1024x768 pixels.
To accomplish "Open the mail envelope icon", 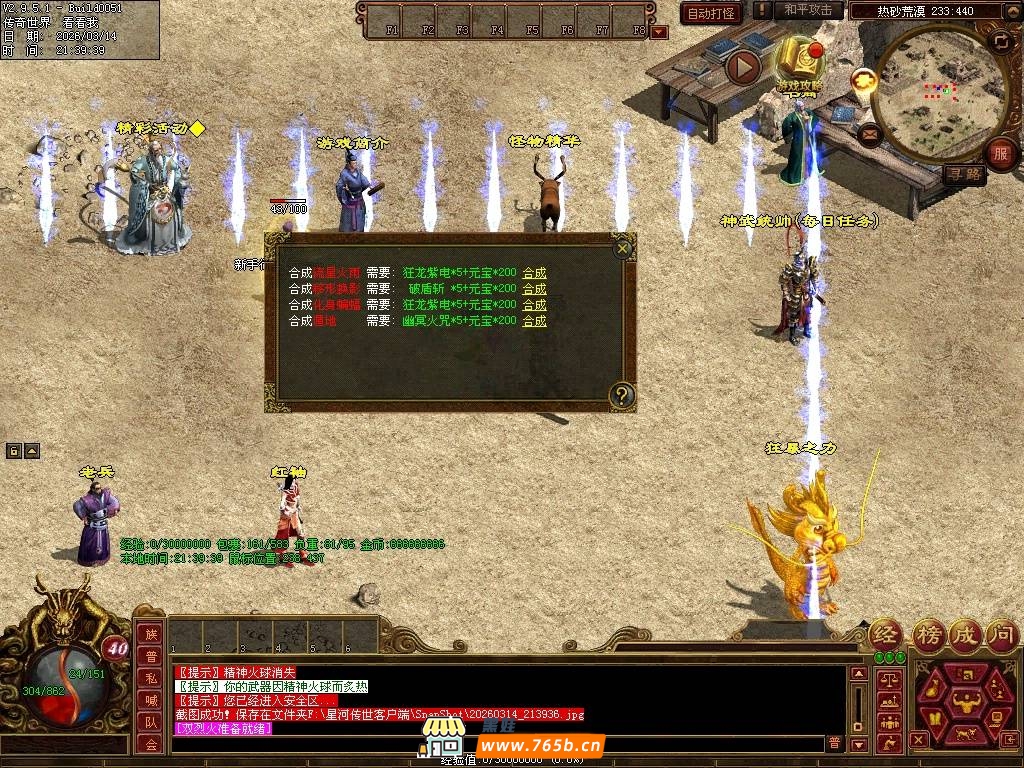I will tap(867, 132).
